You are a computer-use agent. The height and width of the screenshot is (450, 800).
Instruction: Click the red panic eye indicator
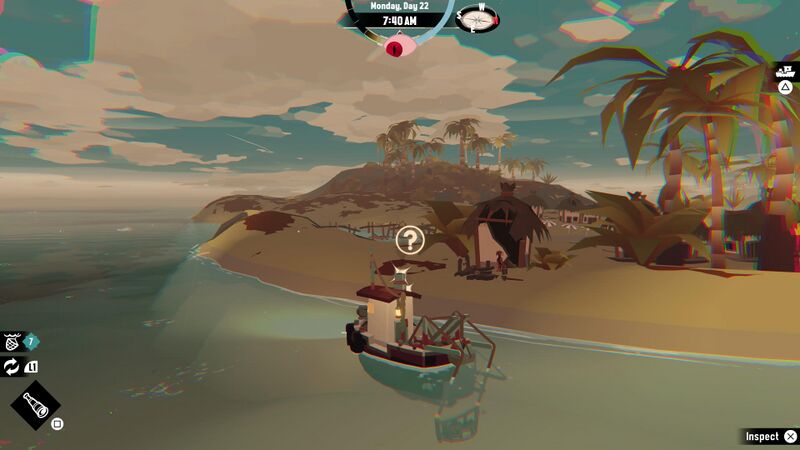[400, 45]
